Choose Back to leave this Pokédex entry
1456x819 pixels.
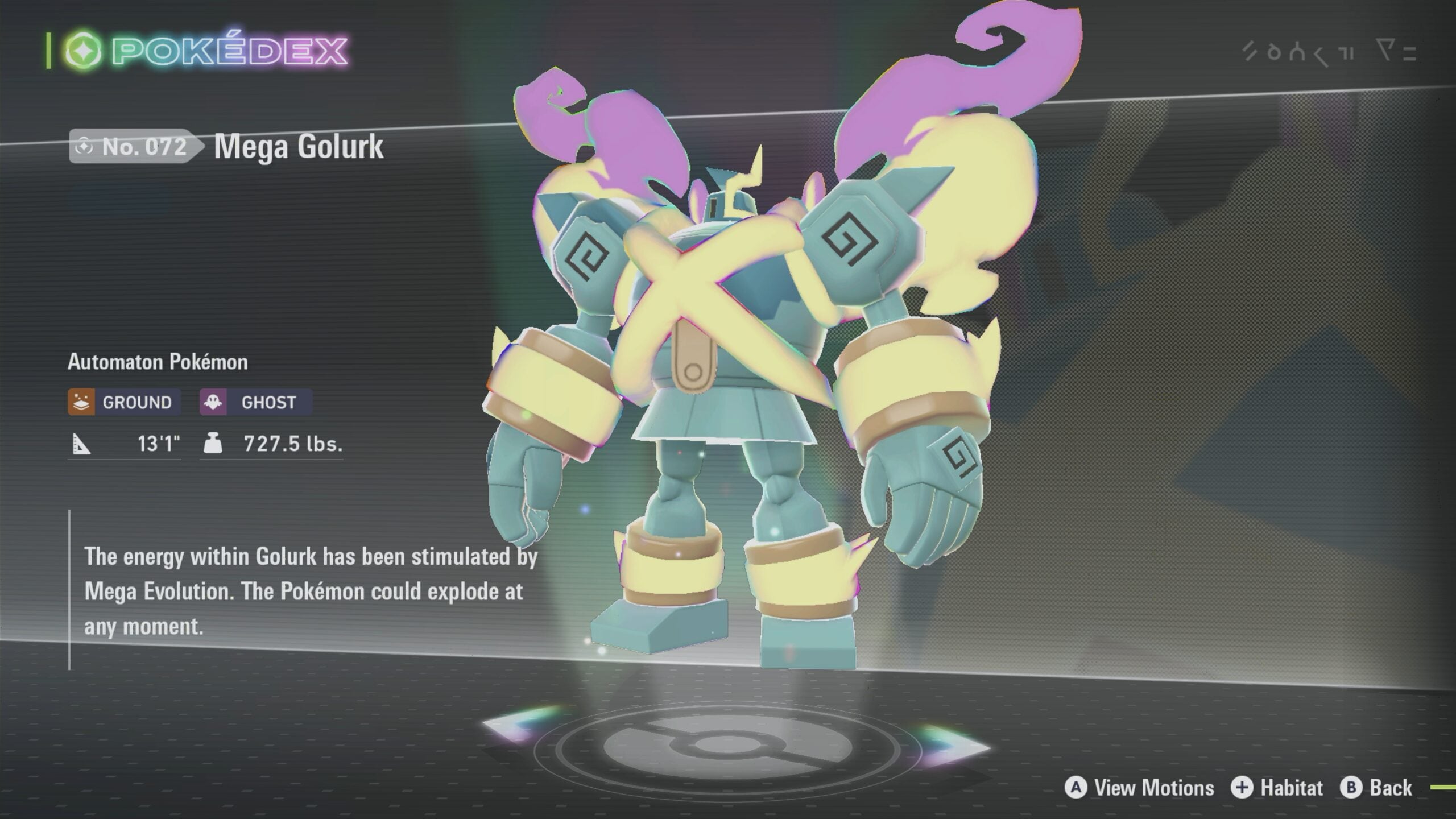[1376, 788]
